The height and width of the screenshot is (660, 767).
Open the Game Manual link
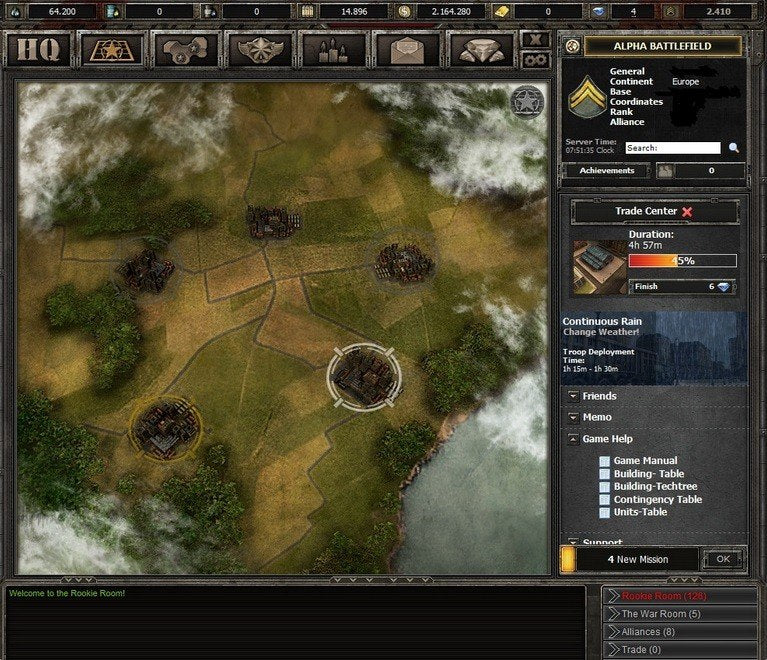click(x=645, y=461)
